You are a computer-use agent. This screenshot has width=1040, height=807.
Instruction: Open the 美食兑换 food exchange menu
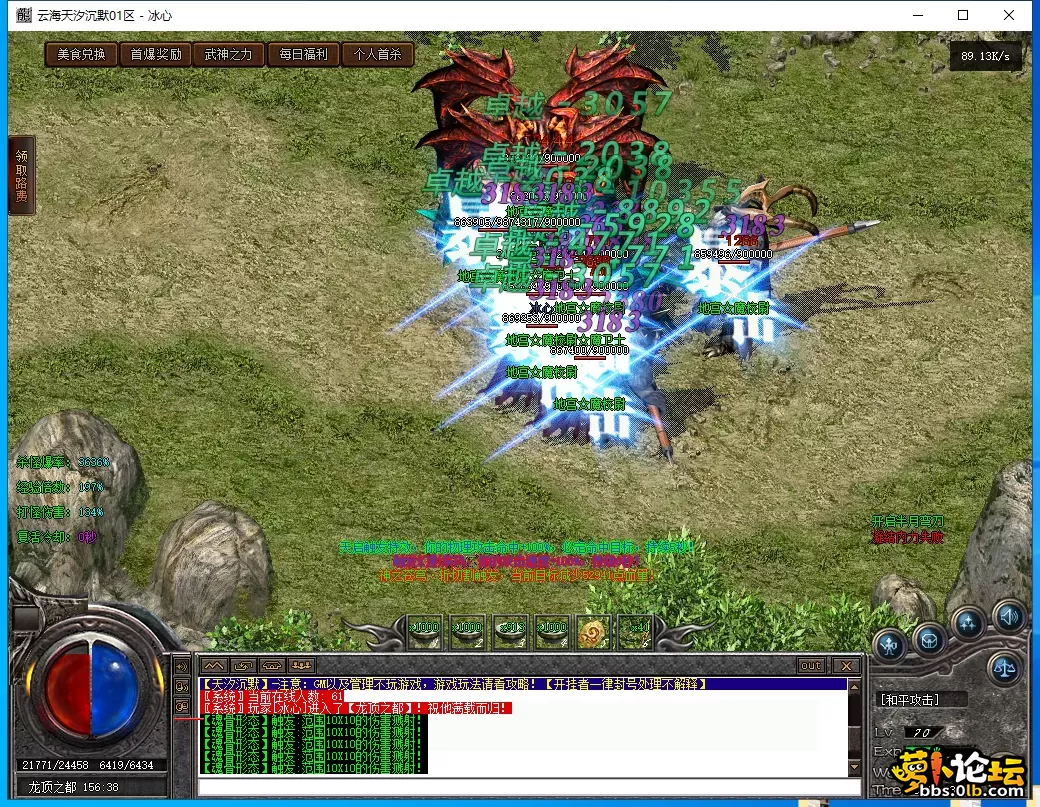[81, 54]
